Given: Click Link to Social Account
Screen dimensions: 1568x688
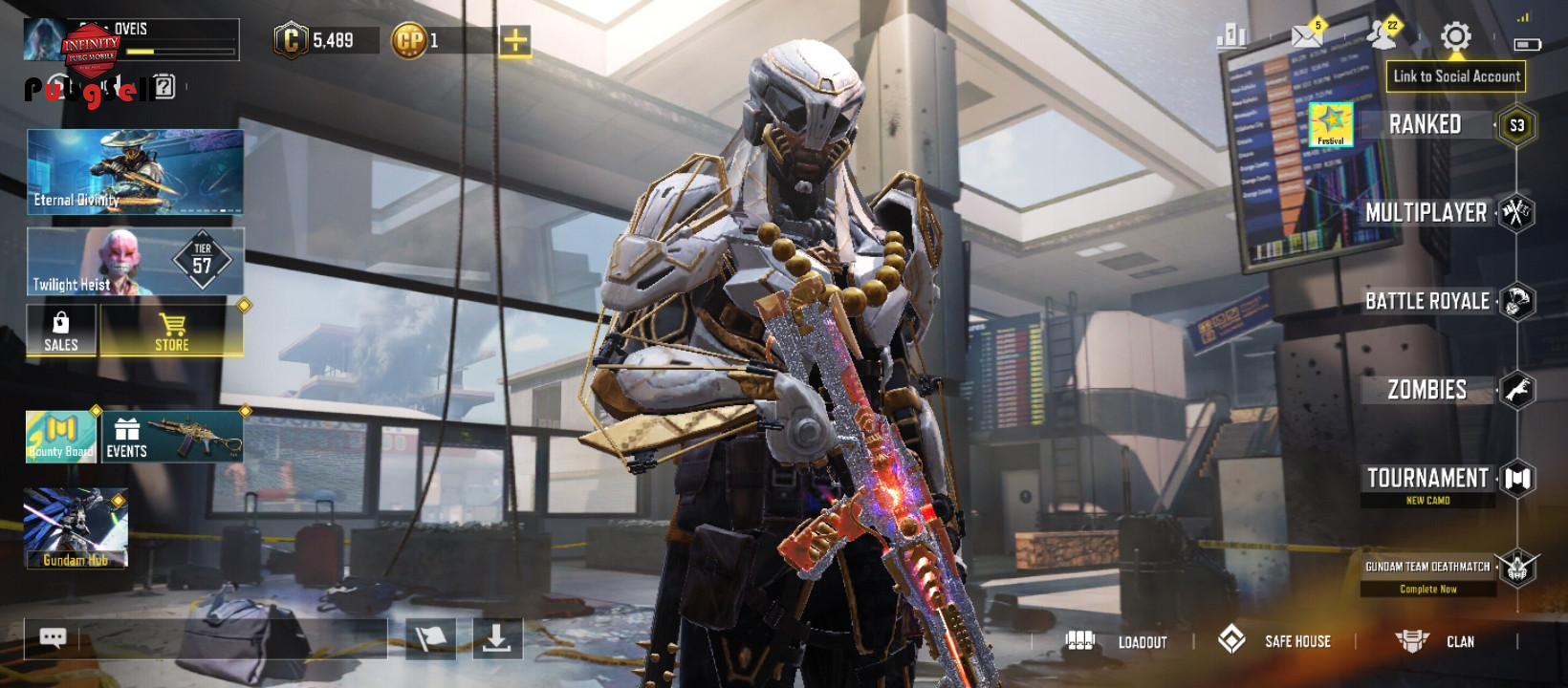Looking at the screenshot, I should point(1456,76).
